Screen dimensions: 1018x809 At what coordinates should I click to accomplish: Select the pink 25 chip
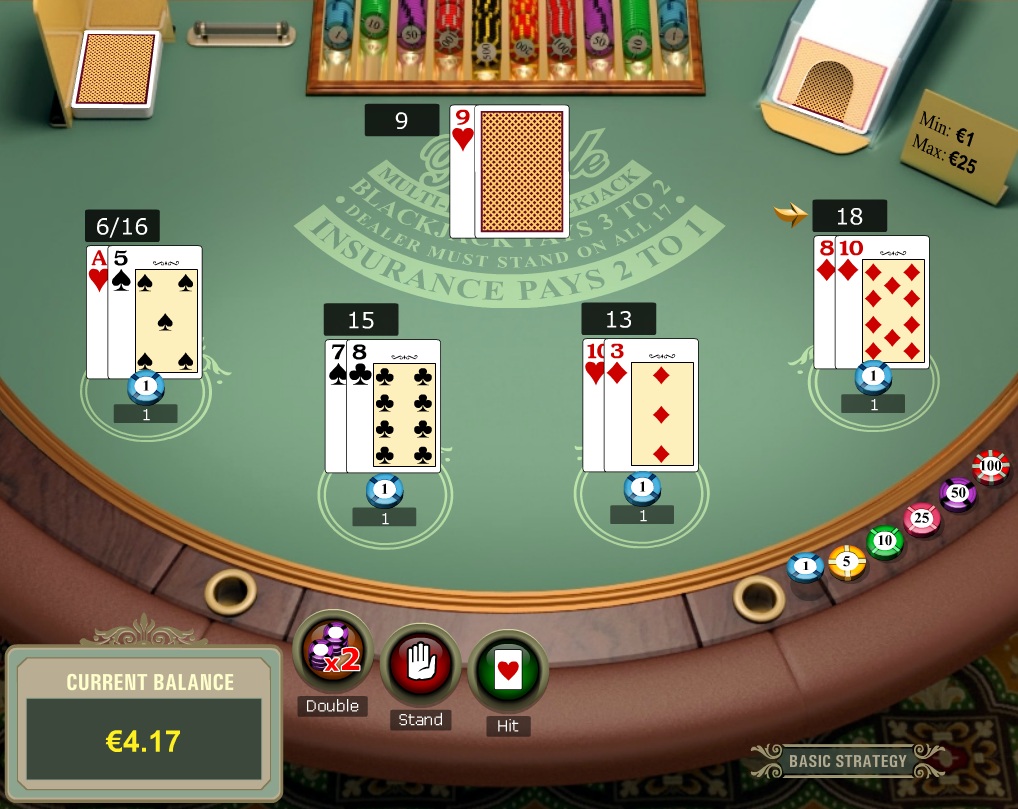click(921, 519)
